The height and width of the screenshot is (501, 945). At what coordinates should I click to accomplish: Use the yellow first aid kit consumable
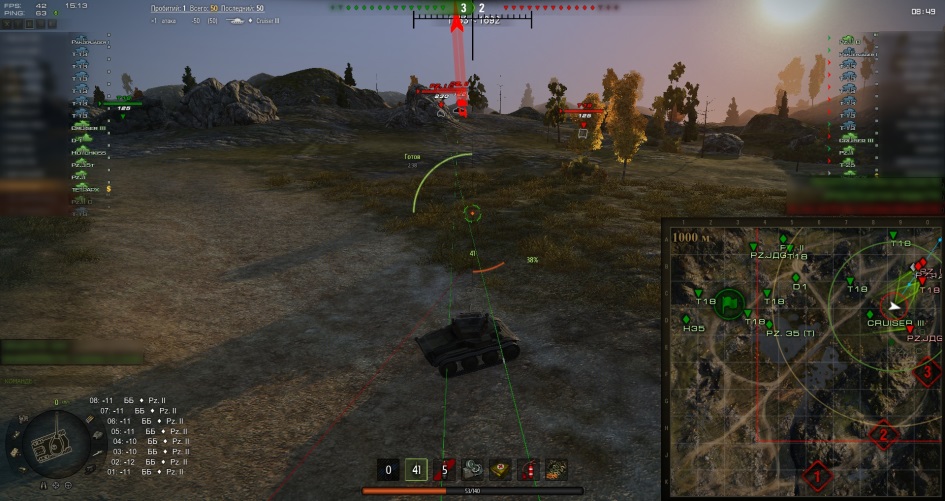tap(500, 469)
